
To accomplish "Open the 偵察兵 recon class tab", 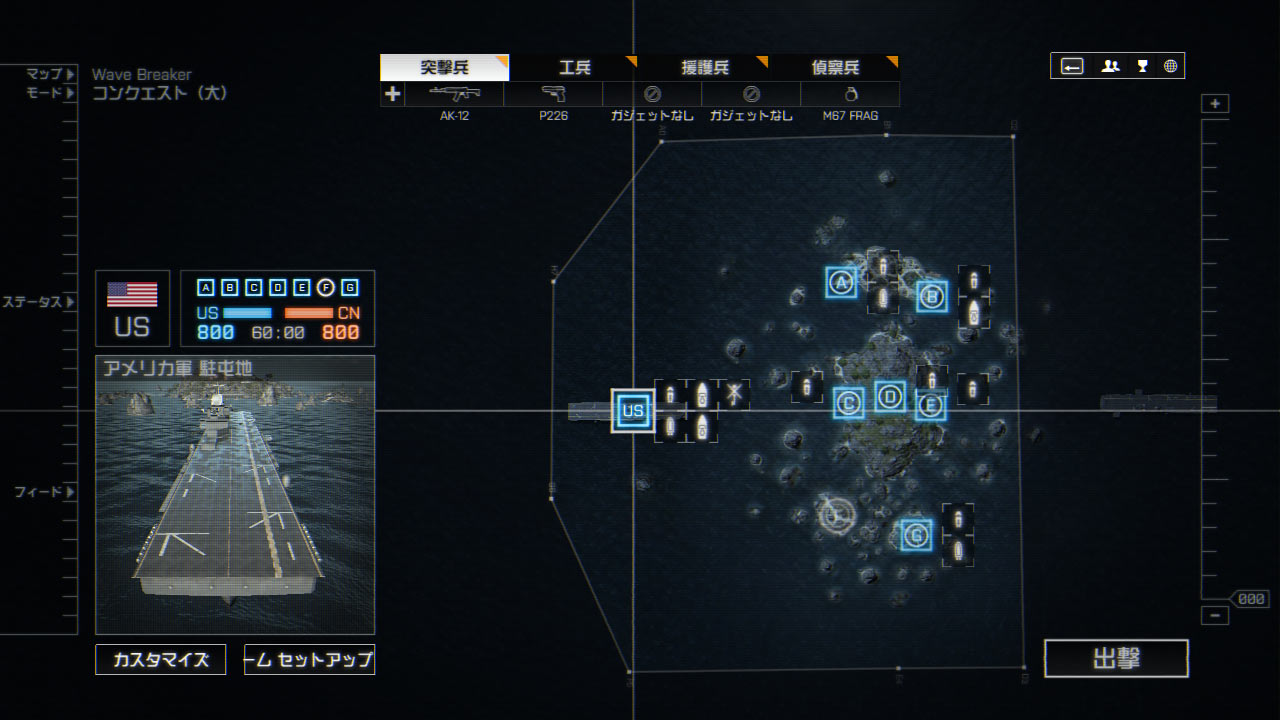I will pos(835,68).
